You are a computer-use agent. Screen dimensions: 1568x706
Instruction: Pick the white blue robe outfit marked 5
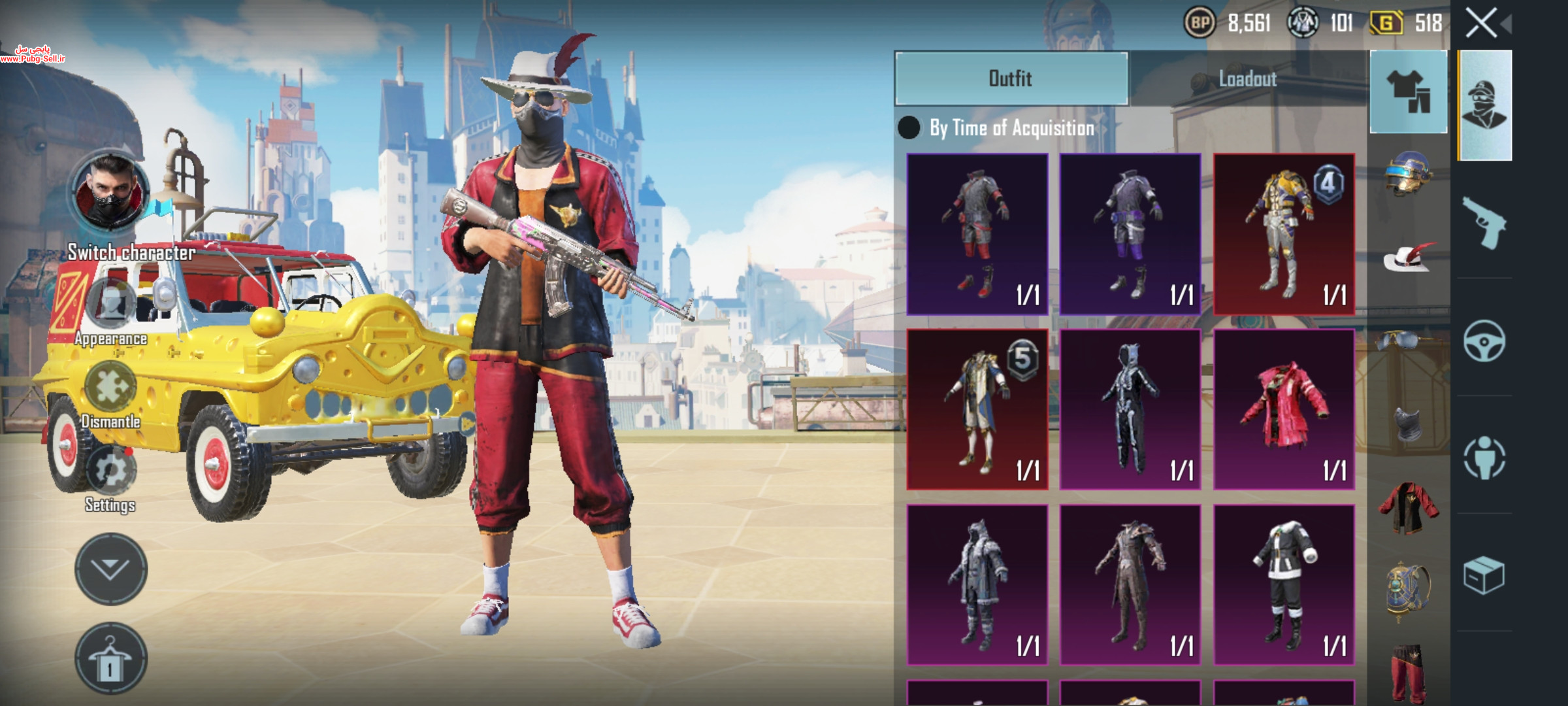[977, 410]
